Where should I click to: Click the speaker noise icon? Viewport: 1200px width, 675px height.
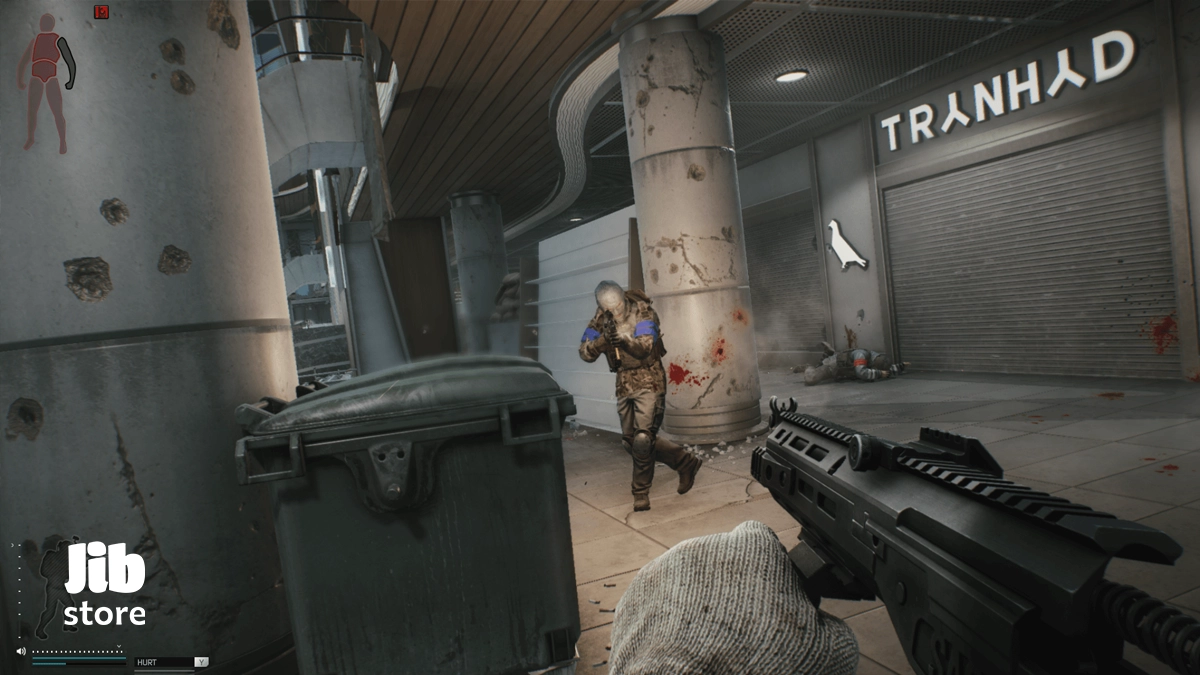point(21,651)
